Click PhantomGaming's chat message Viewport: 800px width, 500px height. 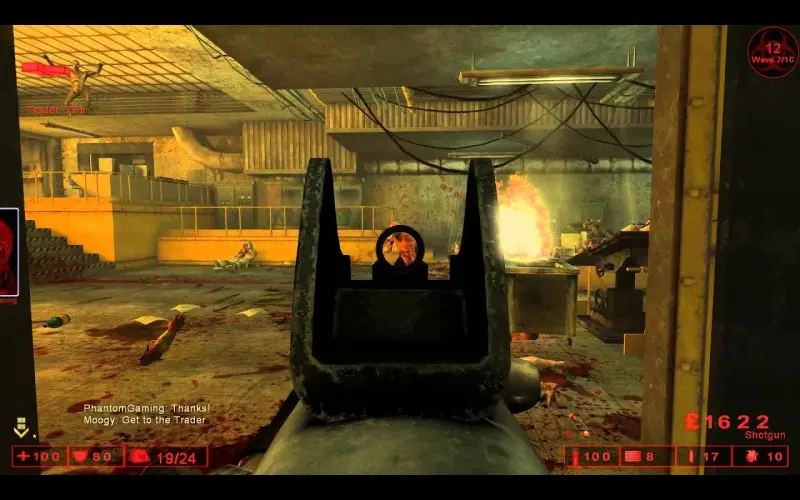pyautogui.click(x=146, y=408)
